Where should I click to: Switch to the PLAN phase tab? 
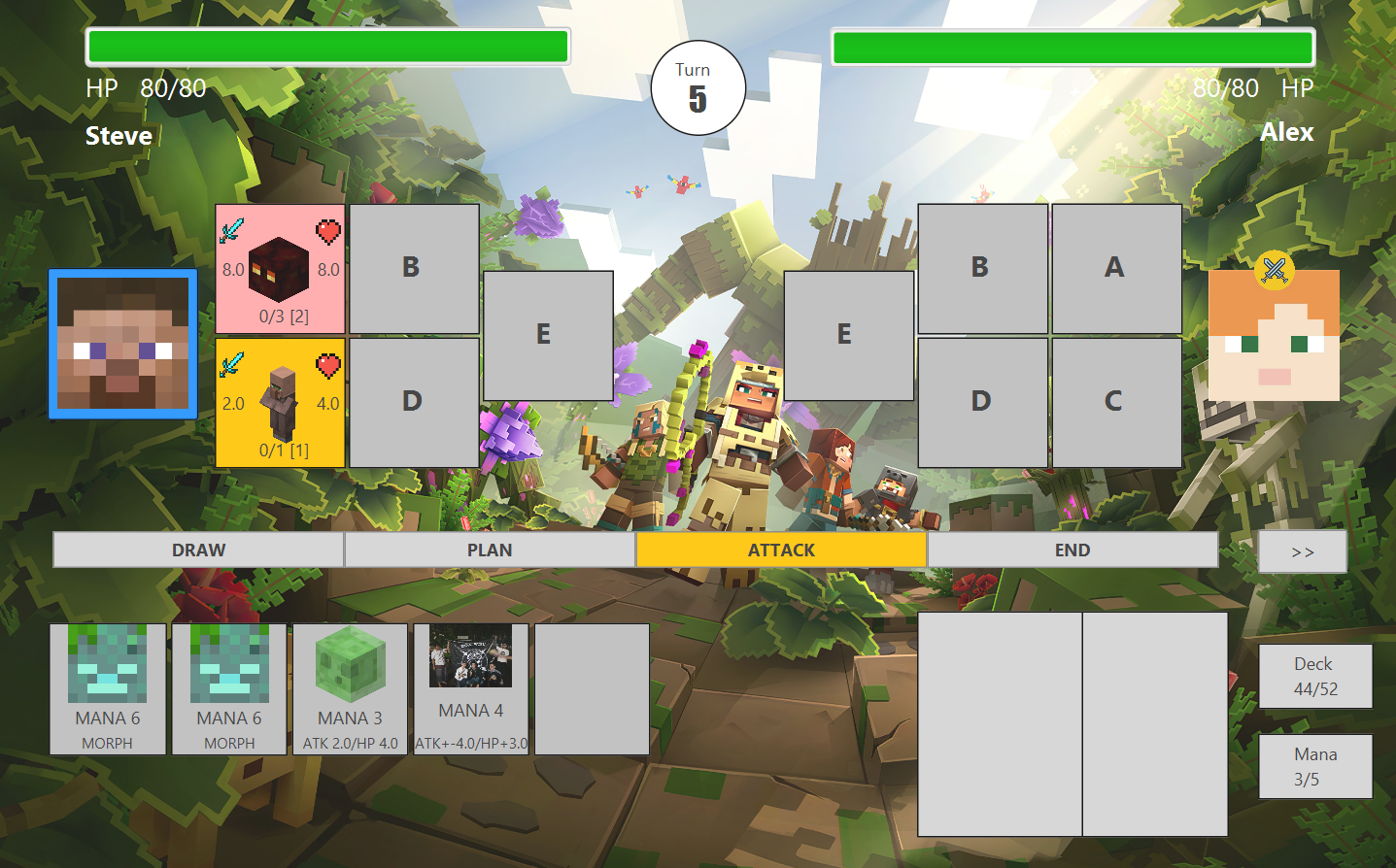click(x=491, y=550)
